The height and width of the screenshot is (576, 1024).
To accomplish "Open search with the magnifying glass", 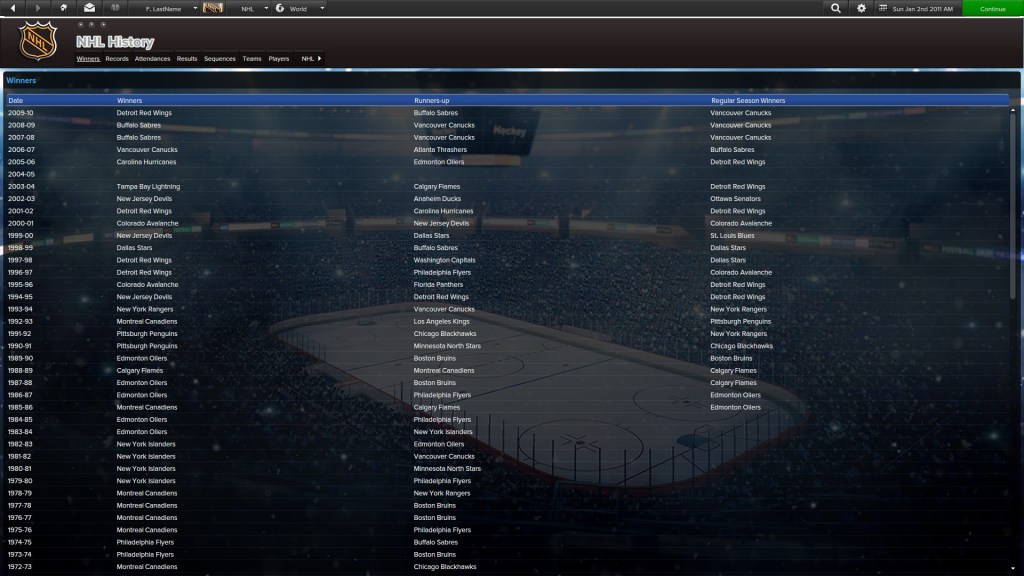I will (x=836, y=8).
